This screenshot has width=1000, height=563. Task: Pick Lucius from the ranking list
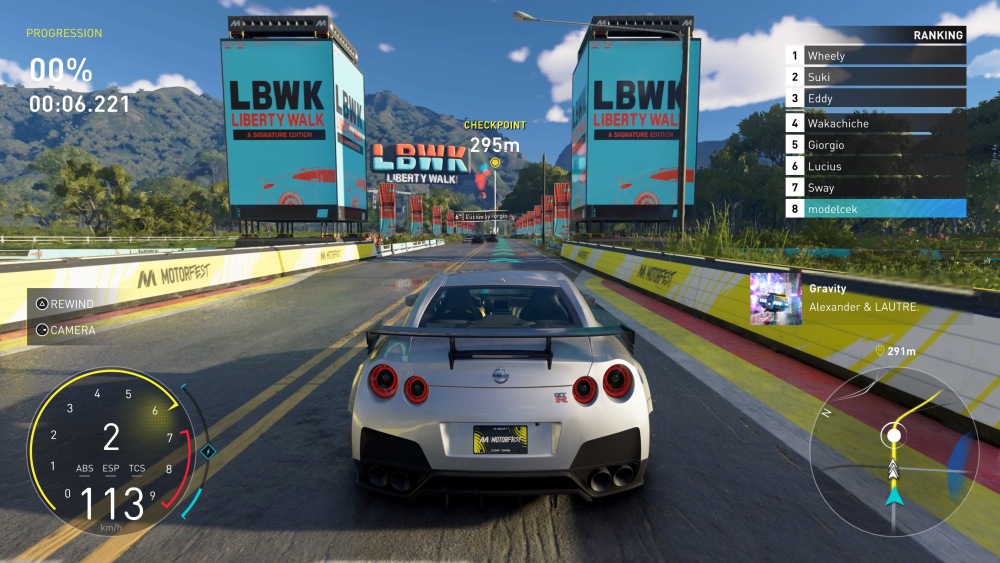(x=875, y=166)
